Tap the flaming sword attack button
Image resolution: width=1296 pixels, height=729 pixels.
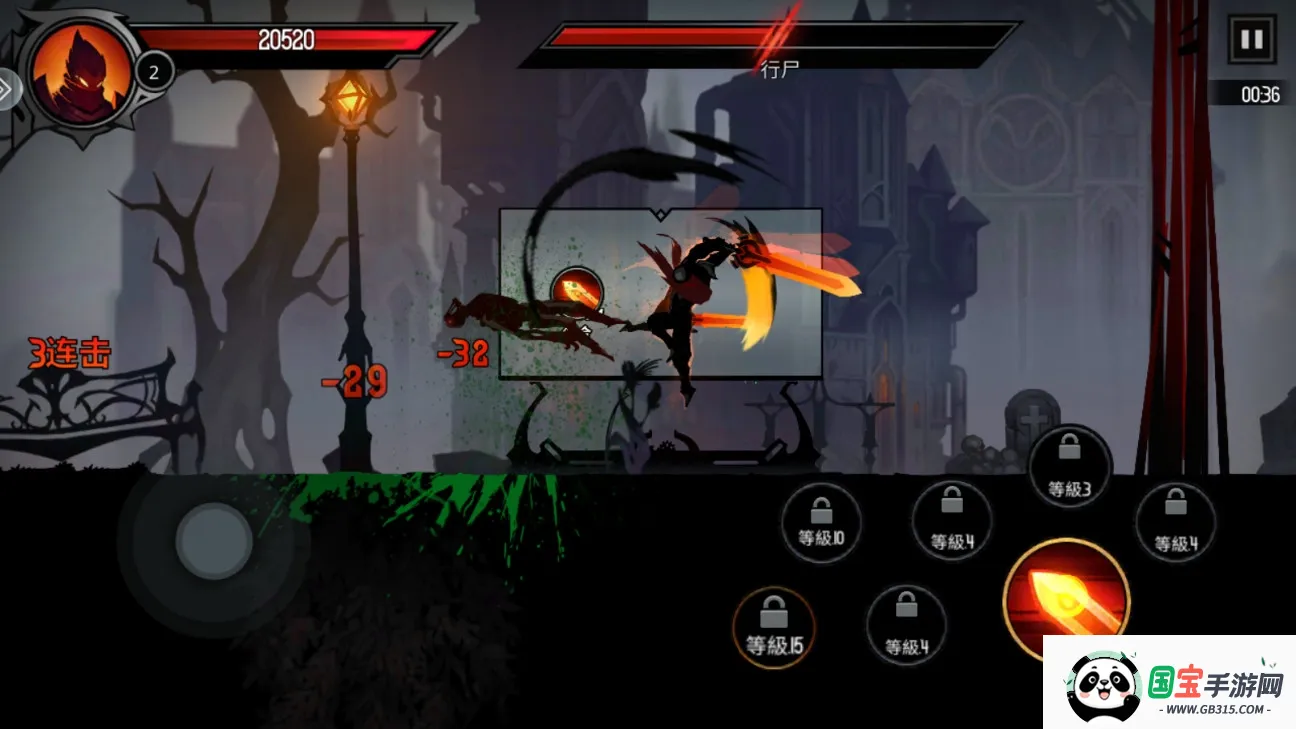coord(1065,597)
